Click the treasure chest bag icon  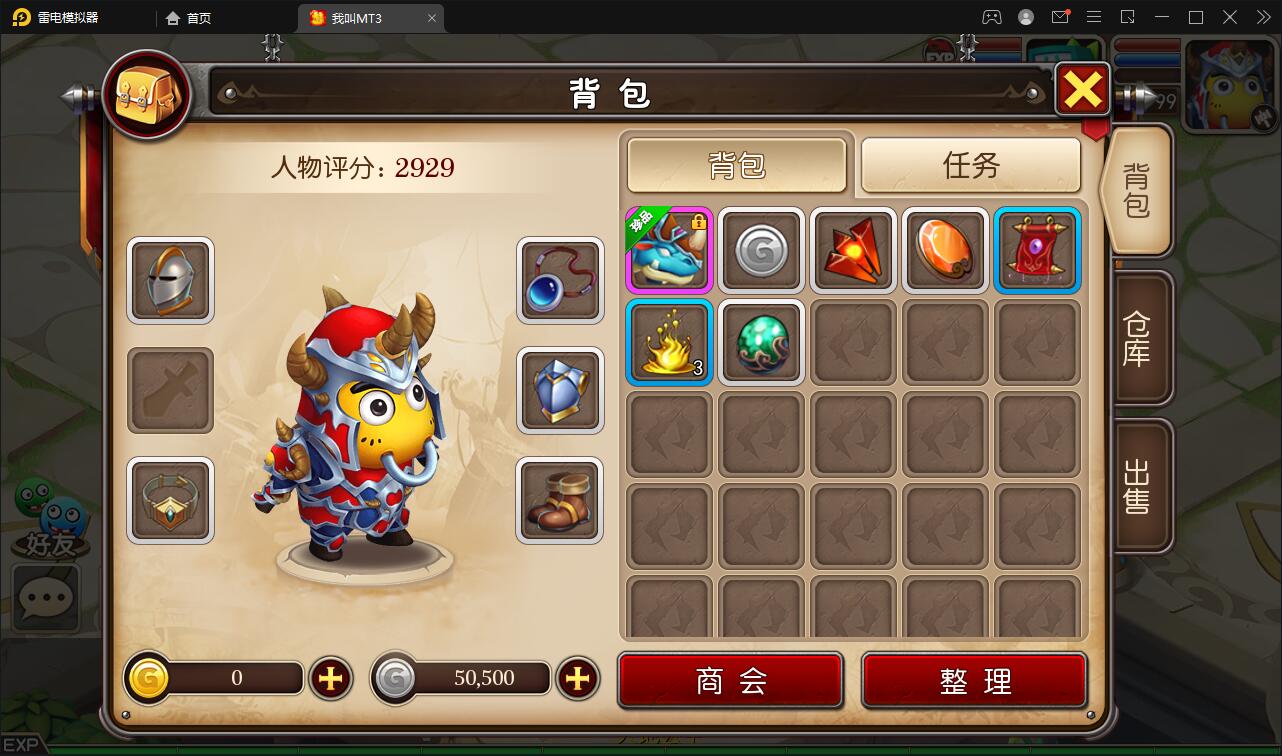point(146,96)
